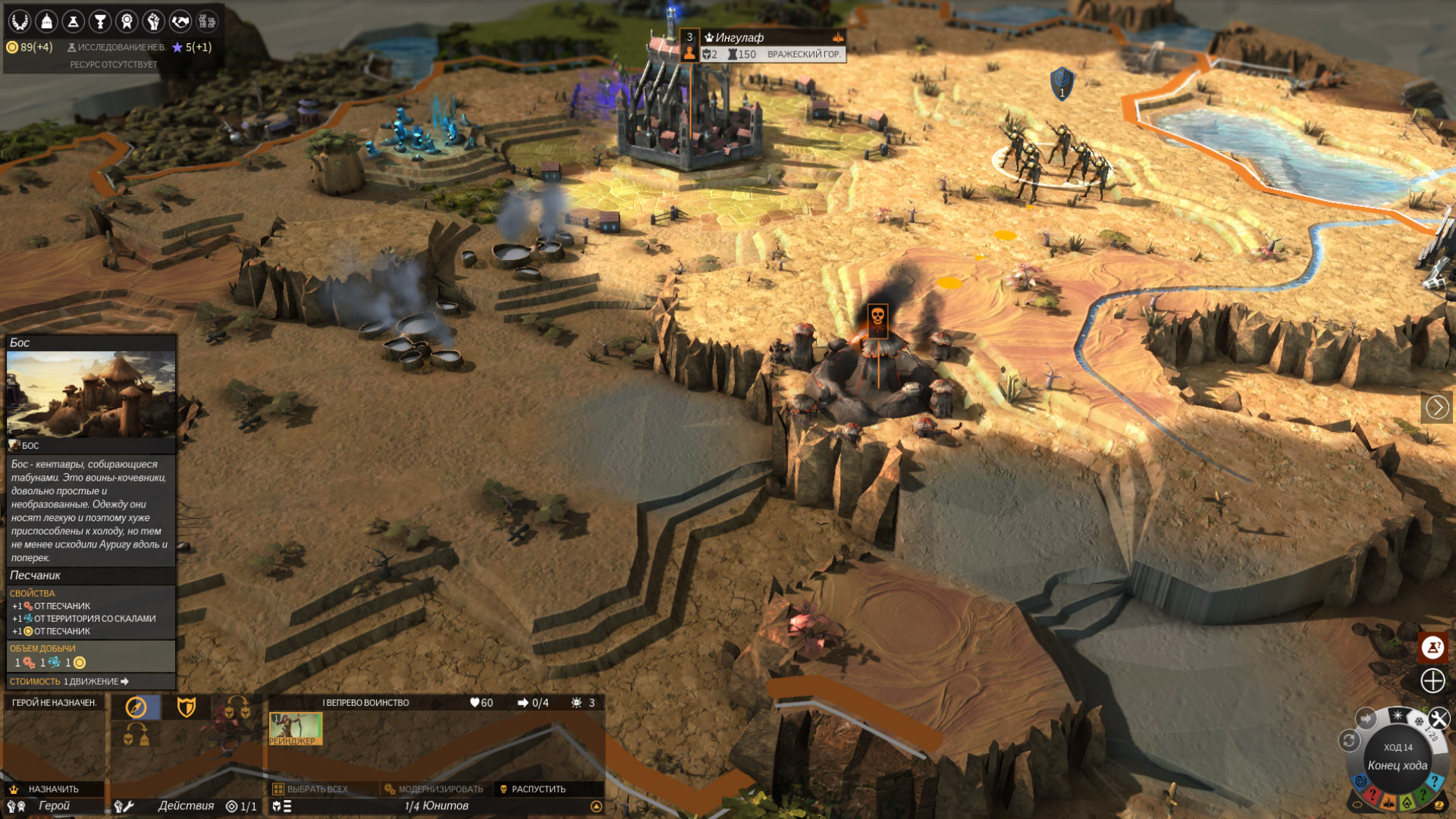Open the city management dome icon

pyautogui.click(x=46, y=21)
